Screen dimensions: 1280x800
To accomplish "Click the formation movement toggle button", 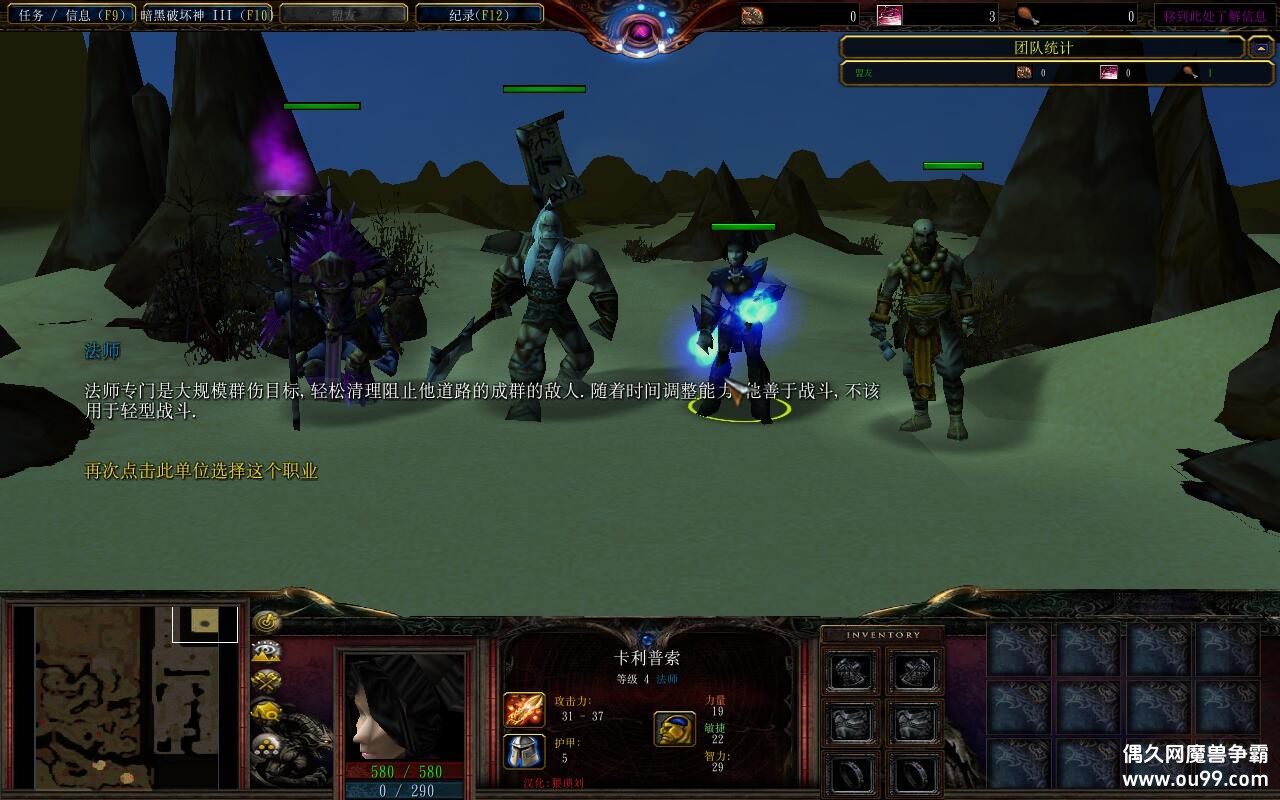I will pyautogui.click(x=266, y=745).
